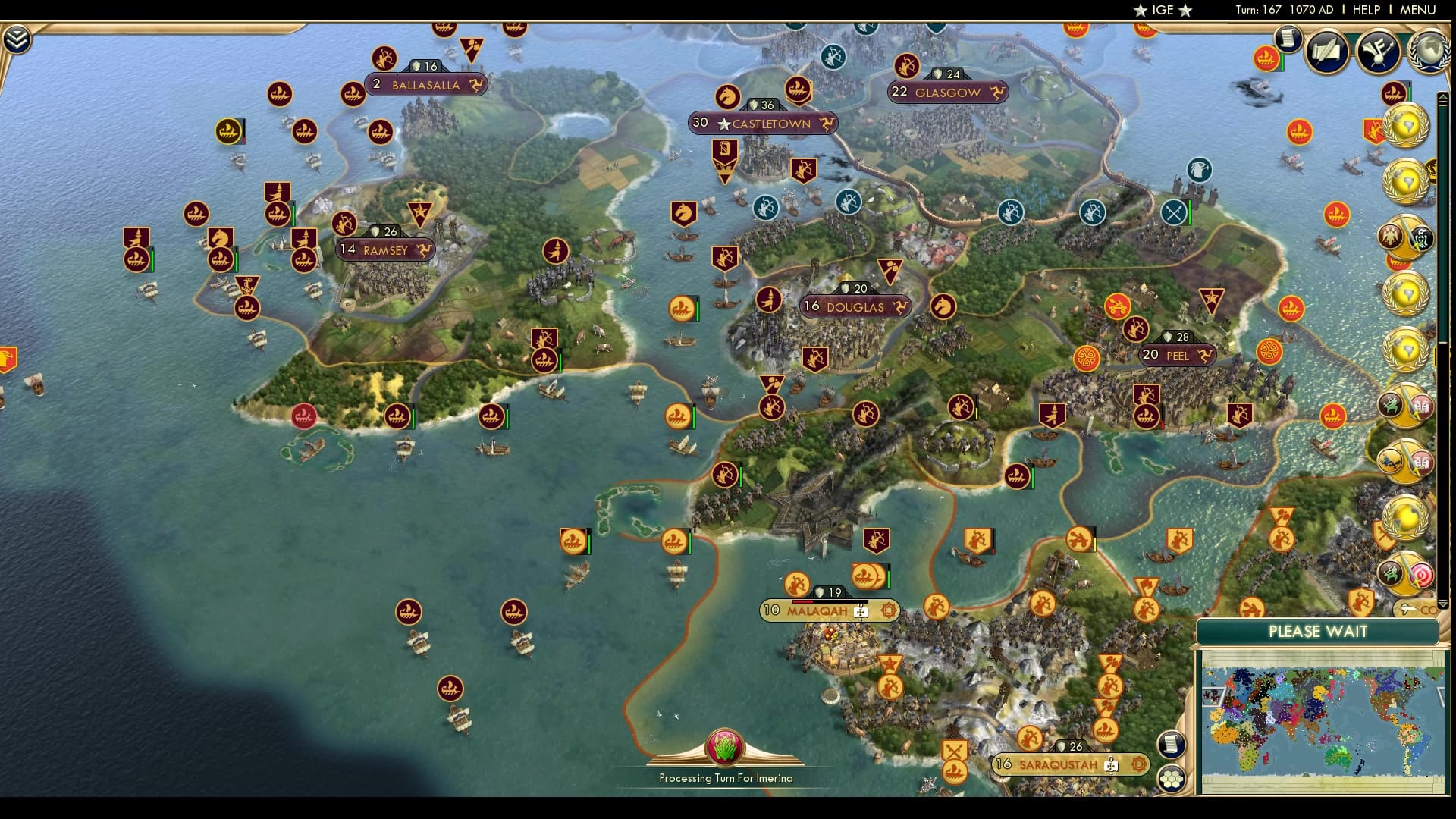Open the Diplomacy globe overview icon
Image resolution: width=1456 pixels, height=819 pixels.
point(1429,51)
